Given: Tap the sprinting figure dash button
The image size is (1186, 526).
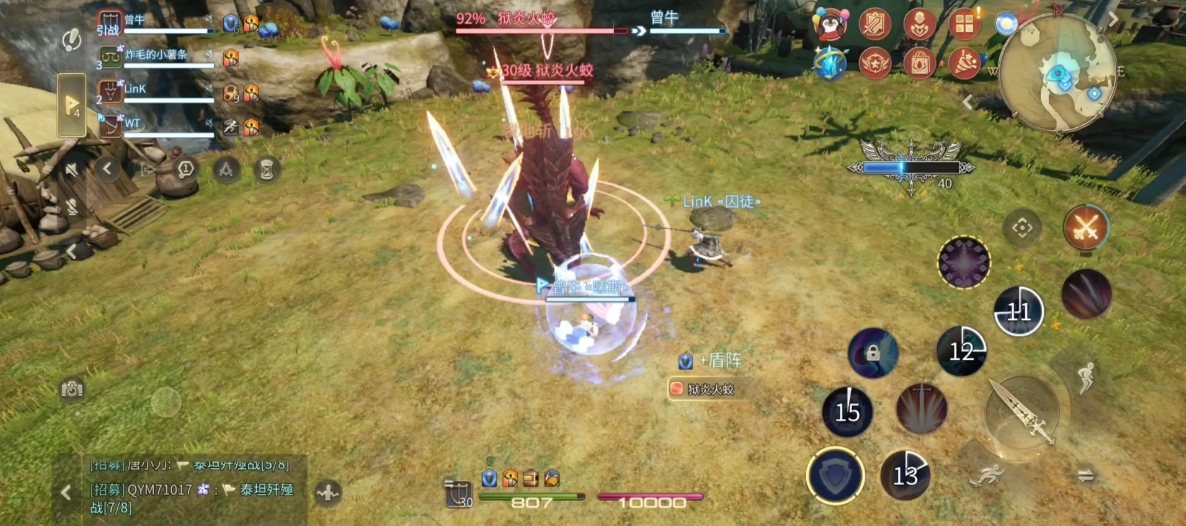Looking at the screenshot, I should (x=986, y=478).
